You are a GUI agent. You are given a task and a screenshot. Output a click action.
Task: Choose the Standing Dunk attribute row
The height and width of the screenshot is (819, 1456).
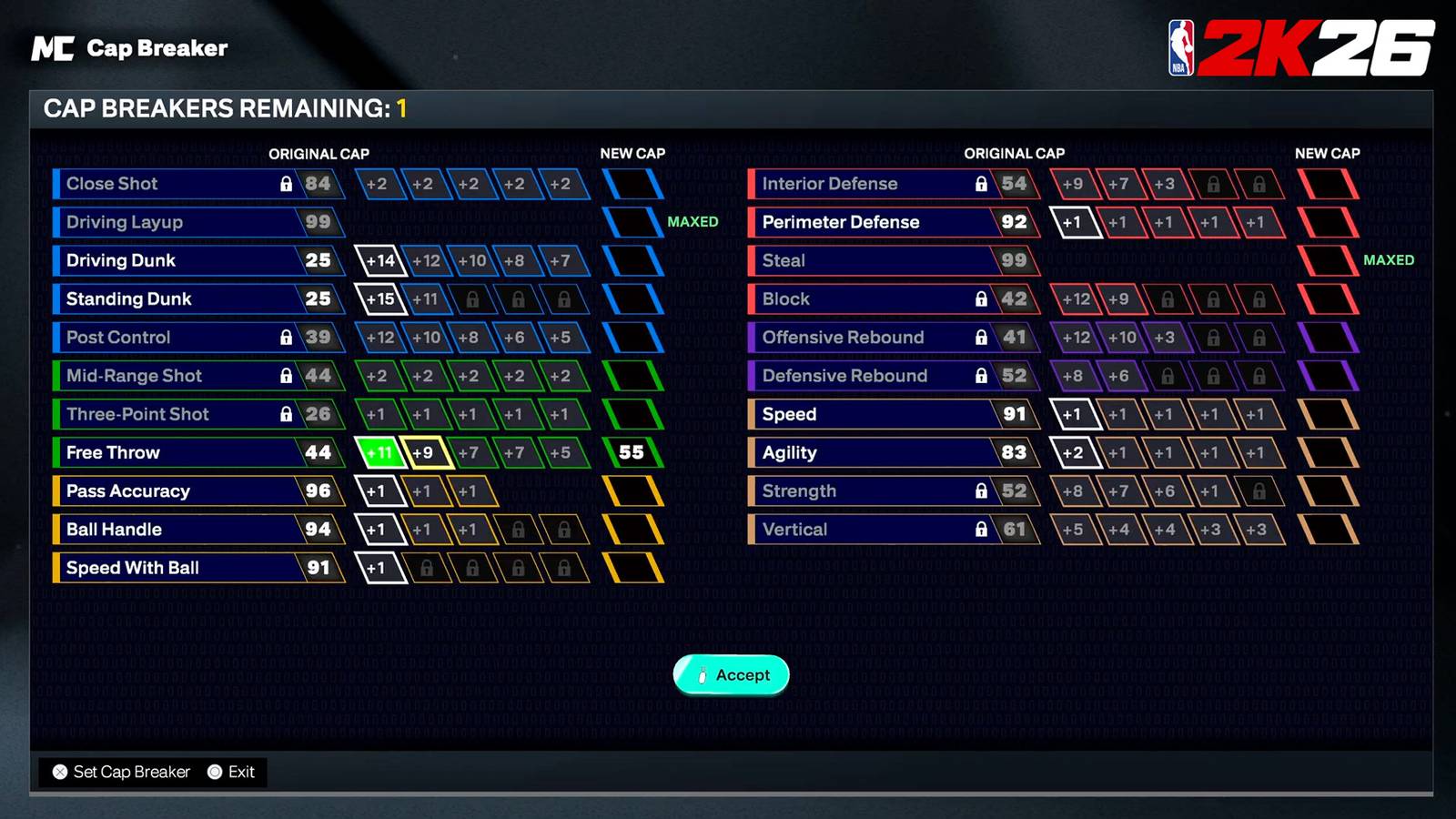point(197,299)
